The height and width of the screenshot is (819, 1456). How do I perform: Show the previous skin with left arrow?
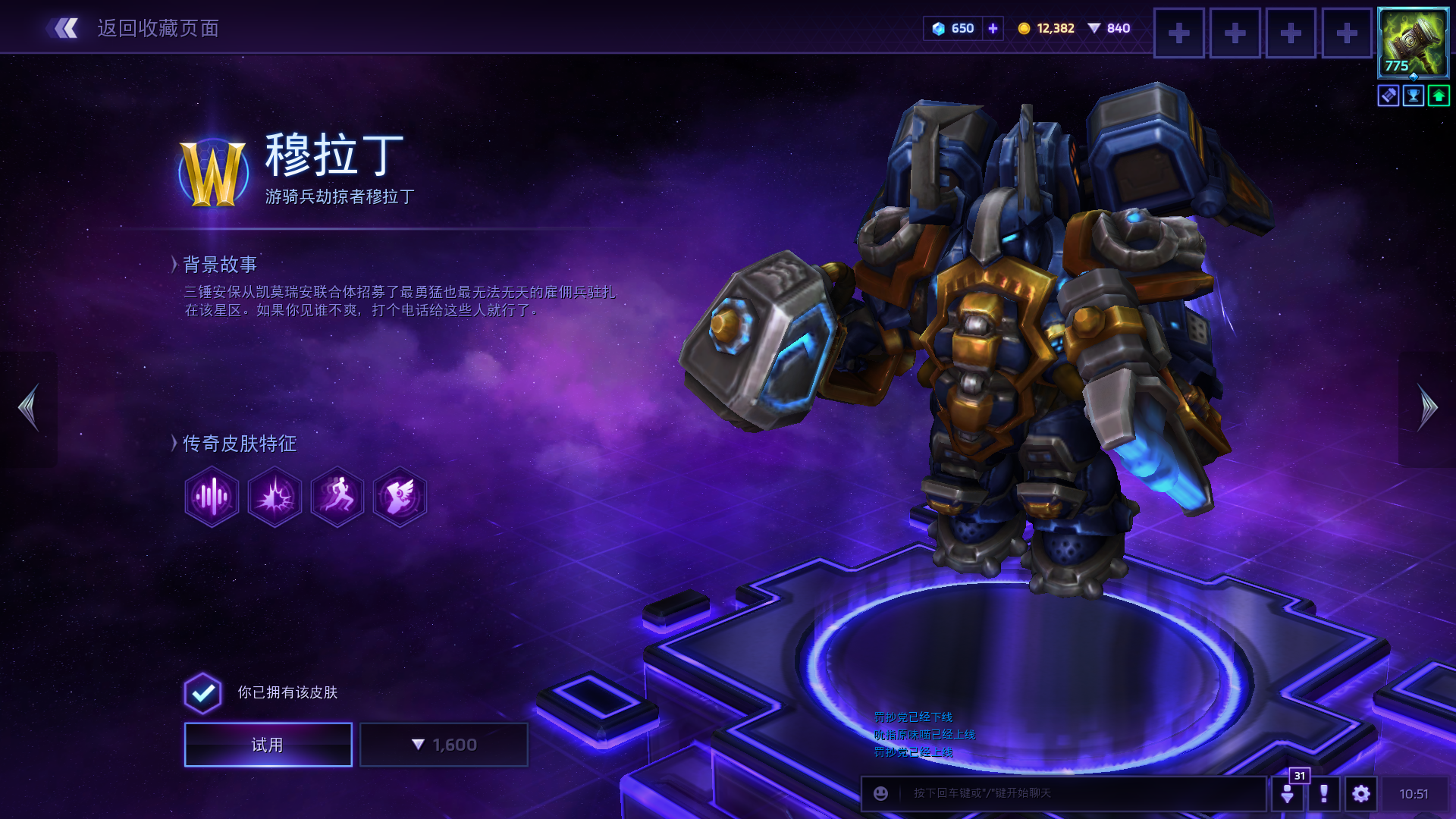tap(29, 408)
